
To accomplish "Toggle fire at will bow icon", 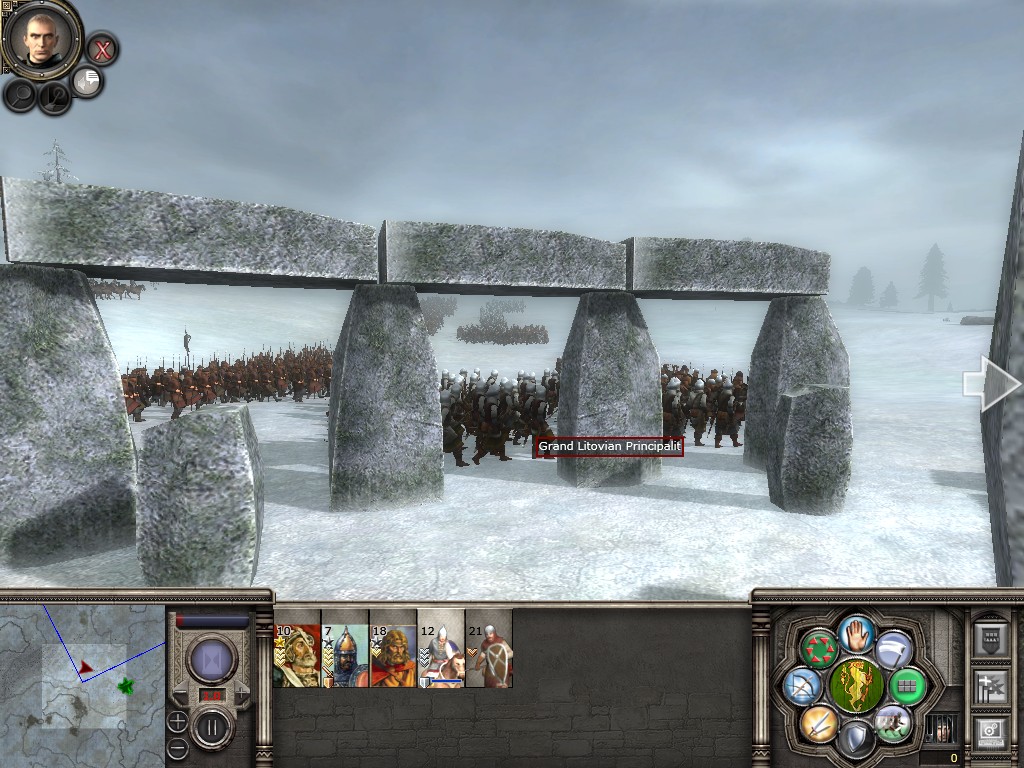I will pyautogui.click(x=802, y=686).
